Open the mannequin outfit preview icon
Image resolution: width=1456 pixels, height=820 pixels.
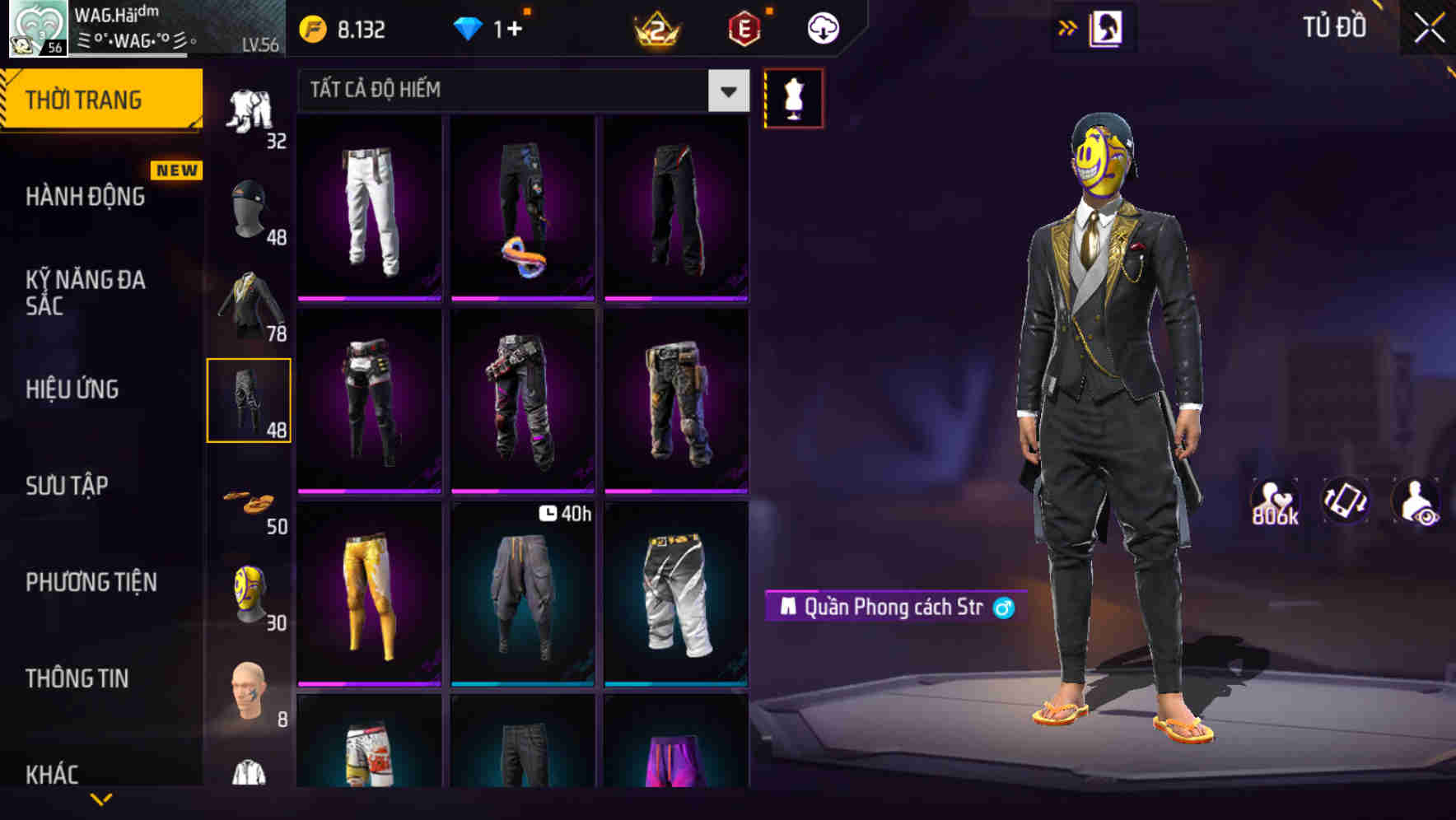click(x=793, y=99)
